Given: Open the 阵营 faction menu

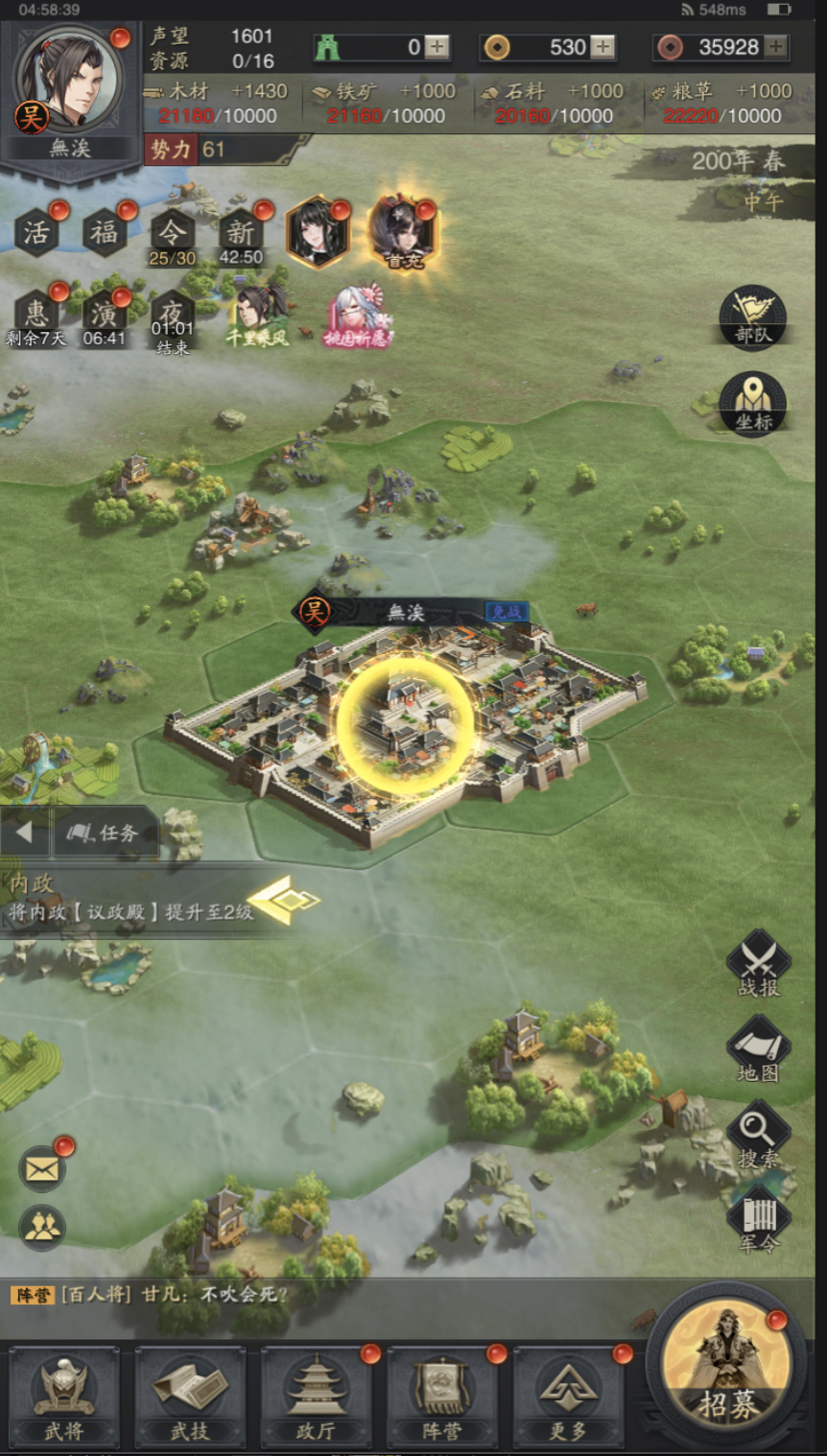Looking at the screenshot, I should pyautogui.click(x=441, y=1396).
